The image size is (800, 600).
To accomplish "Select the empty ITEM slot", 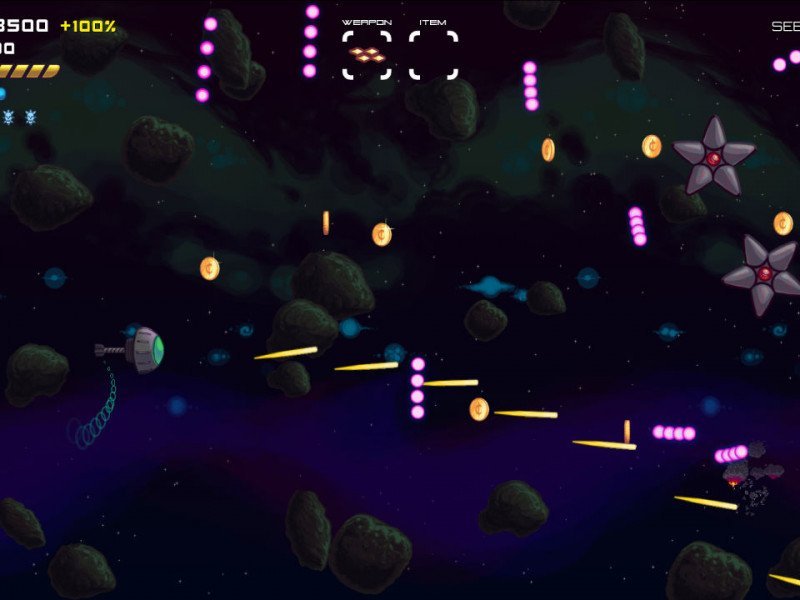I will [433, 54].
